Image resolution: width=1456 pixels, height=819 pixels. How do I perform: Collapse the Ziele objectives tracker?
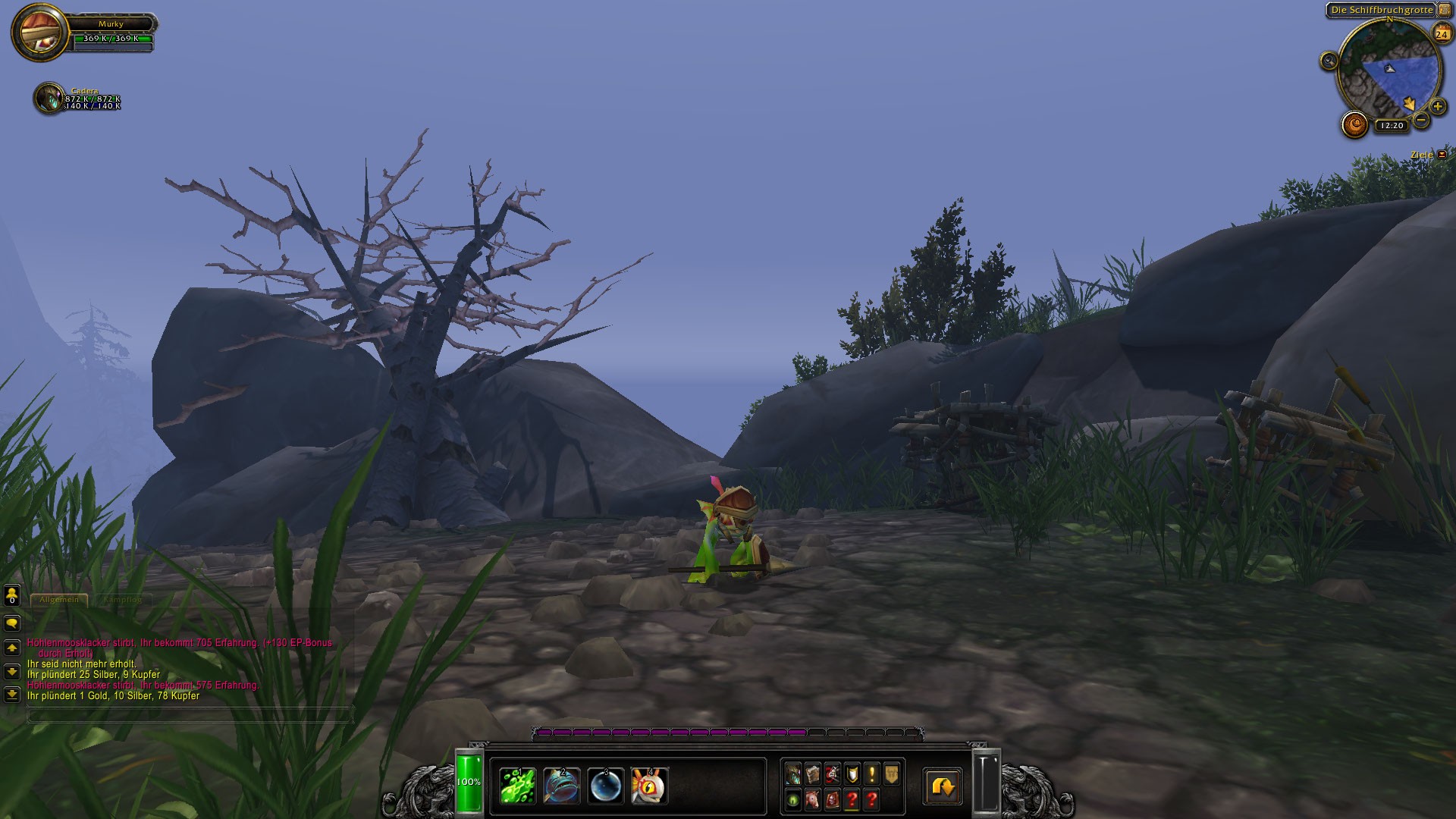pos(1442,155)
